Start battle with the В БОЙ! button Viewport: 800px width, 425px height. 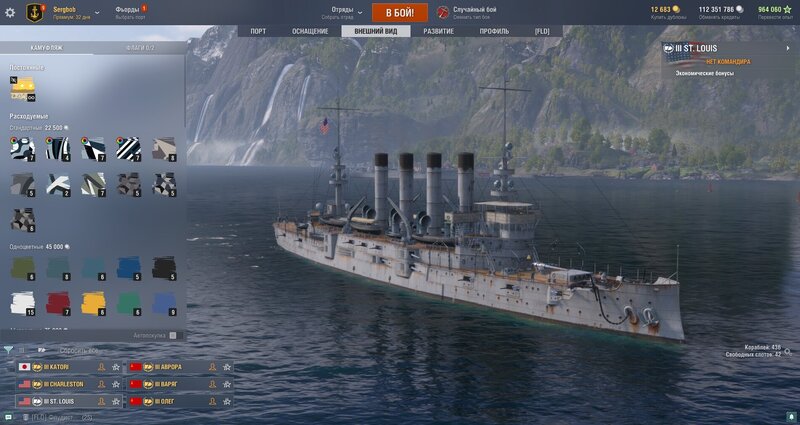pyautogui.click(x=400, y=12)
